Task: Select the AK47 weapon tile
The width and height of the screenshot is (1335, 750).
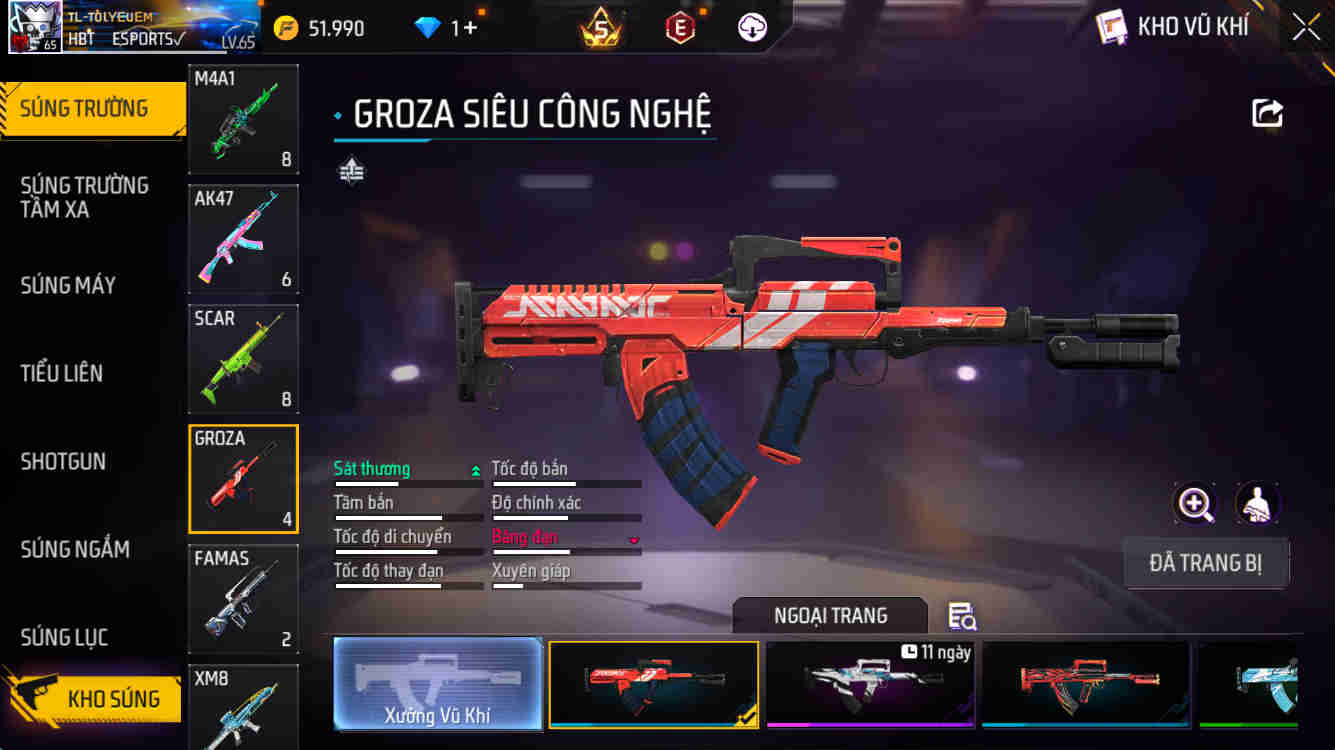Action: click(x=243, y=239)
